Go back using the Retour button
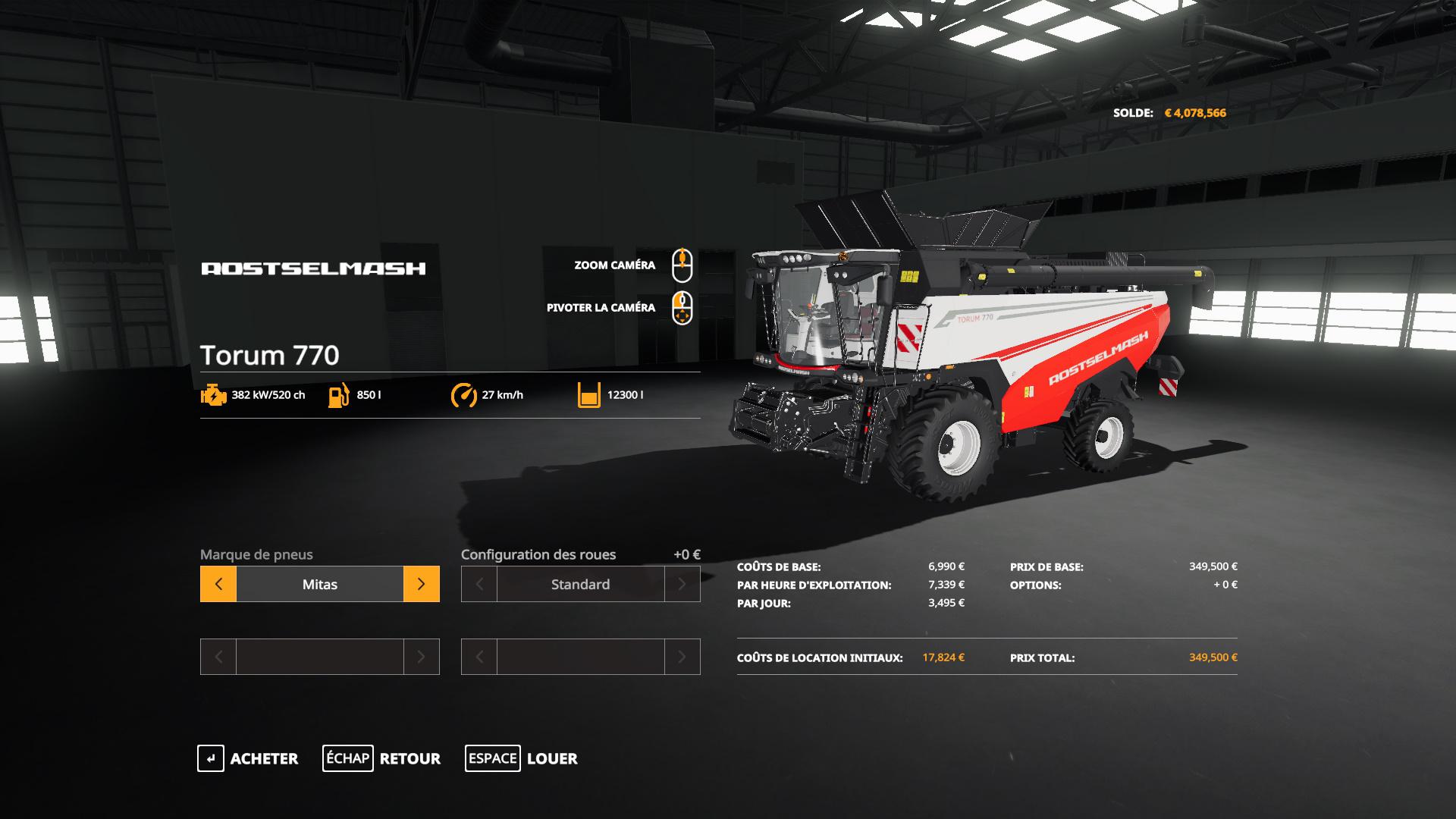Image resolution: width=1456 pixels, height=819 pixels. click(x=381, y=758)
